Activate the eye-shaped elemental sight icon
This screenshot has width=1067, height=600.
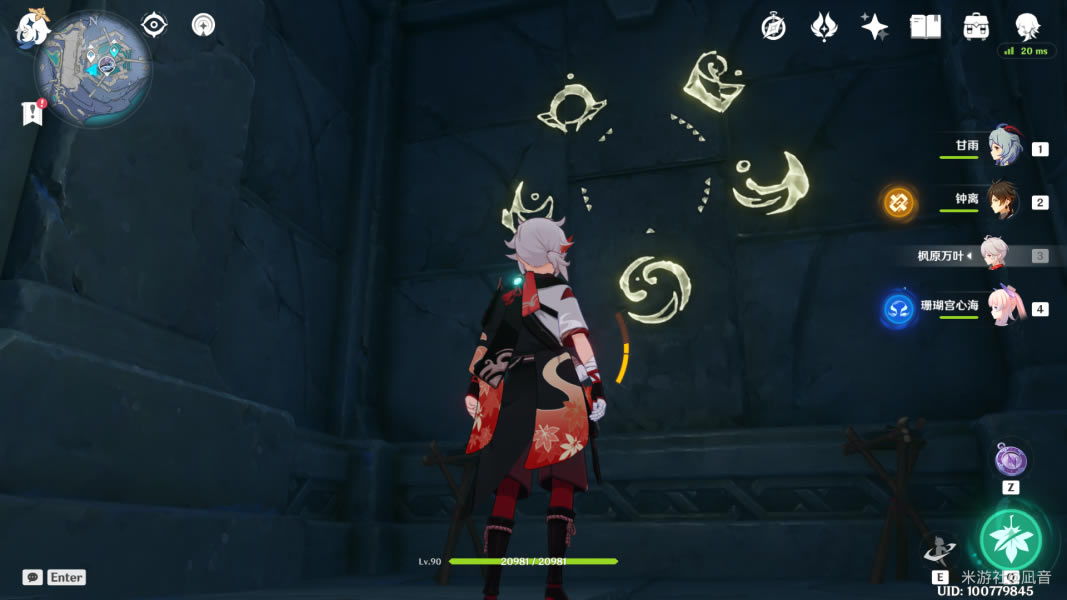pyautogui.click(x=154, y=24)
